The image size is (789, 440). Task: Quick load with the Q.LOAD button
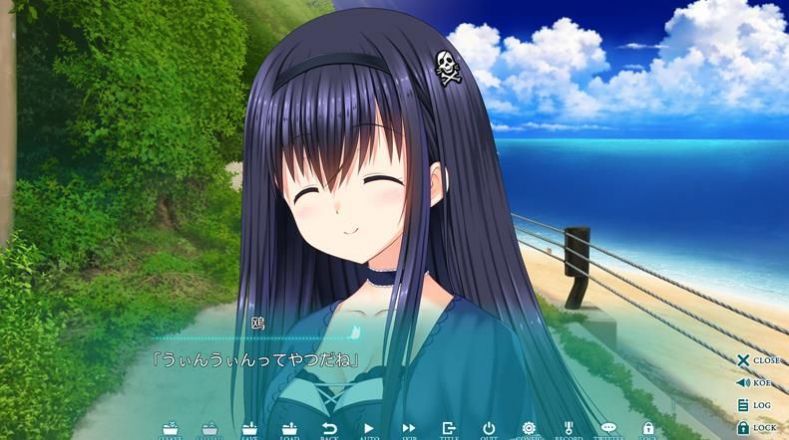pyautogui.click(x=210, y=430)
